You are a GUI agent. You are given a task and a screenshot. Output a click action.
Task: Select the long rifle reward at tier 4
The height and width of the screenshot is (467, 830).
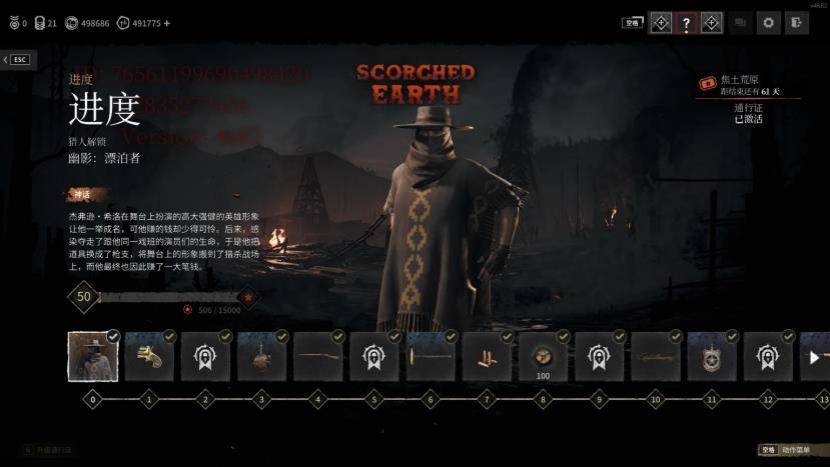point(318,357)
